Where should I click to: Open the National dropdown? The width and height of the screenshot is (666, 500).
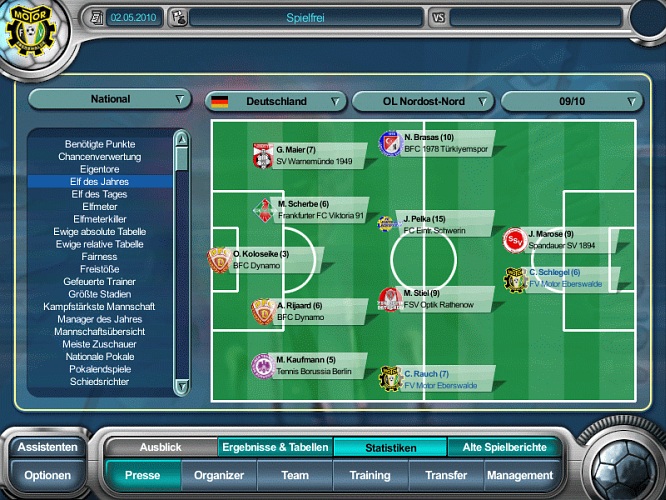coord(110,99)
